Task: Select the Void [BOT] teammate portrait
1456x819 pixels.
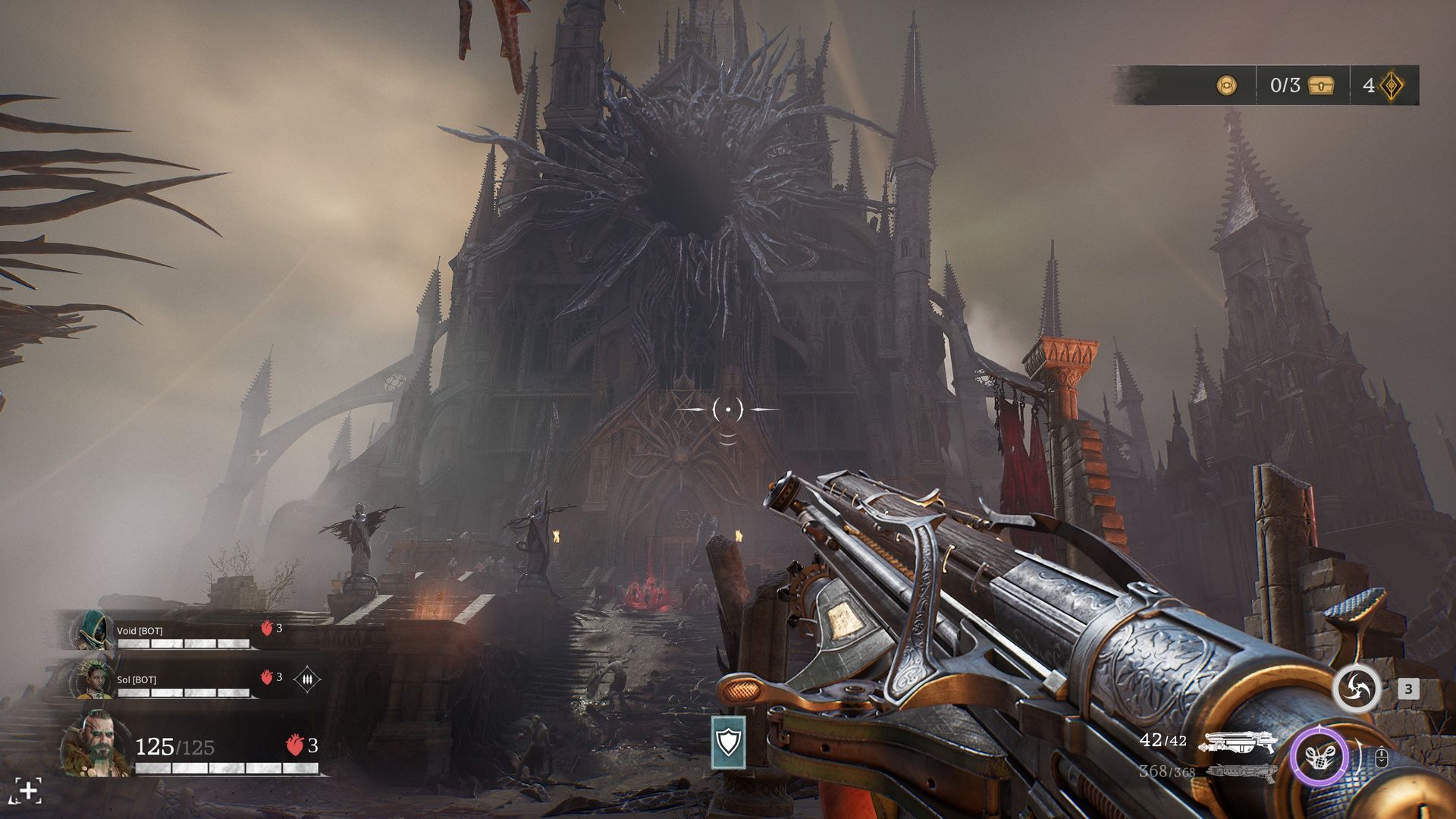Action: pyautogui.click(x=92, y=630)
